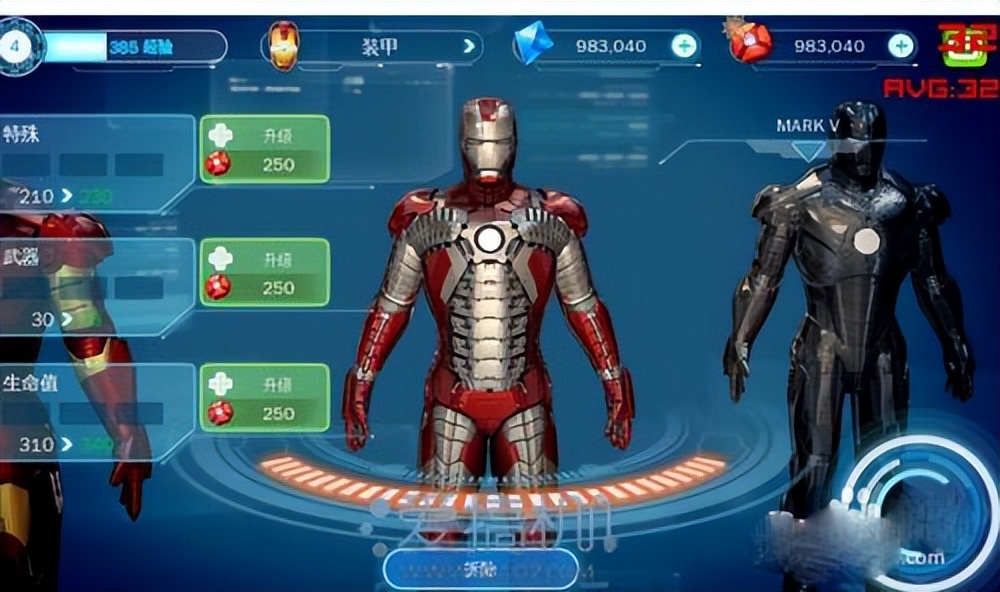Upgrade the 特殊 (special) stat for 250
1000x592 pixels.
pos(265,149)
